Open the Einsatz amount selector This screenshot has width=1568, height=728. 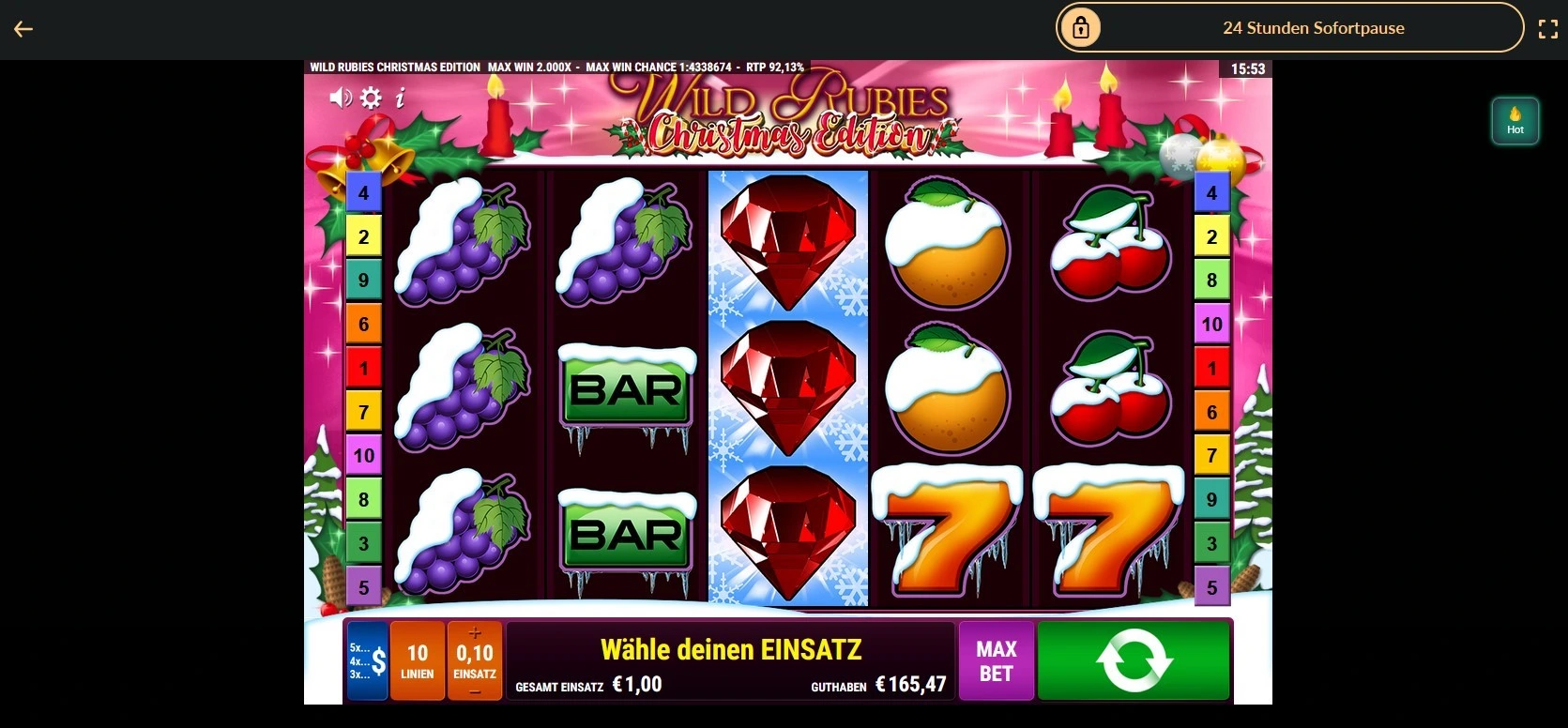pyautogui.click(x=474, y=660)
